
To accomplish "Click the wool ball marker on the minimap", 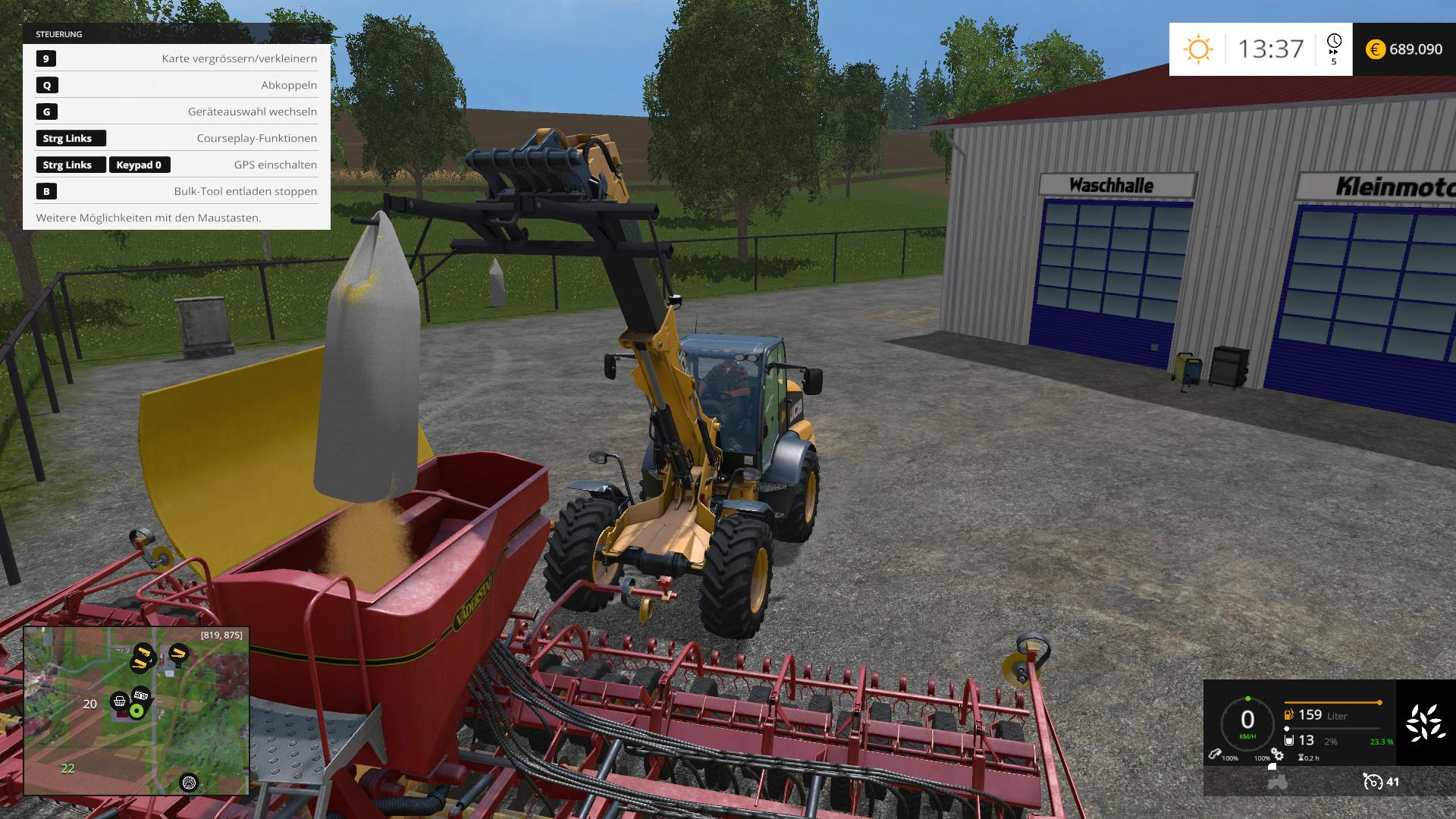I will point(189,782).
